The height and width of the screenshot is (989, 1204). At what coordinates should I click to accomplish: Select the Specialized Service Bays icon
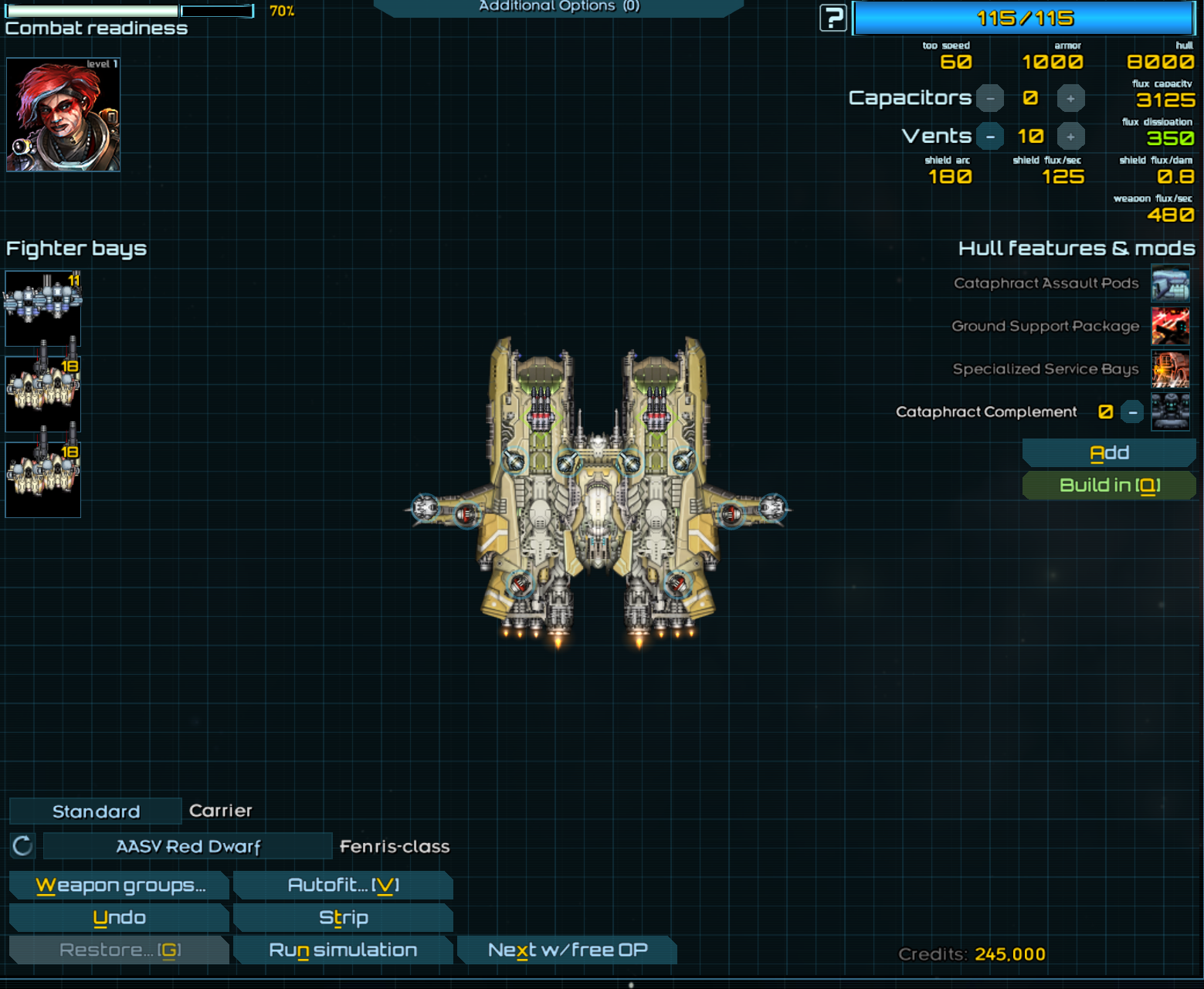point(1170,369)
